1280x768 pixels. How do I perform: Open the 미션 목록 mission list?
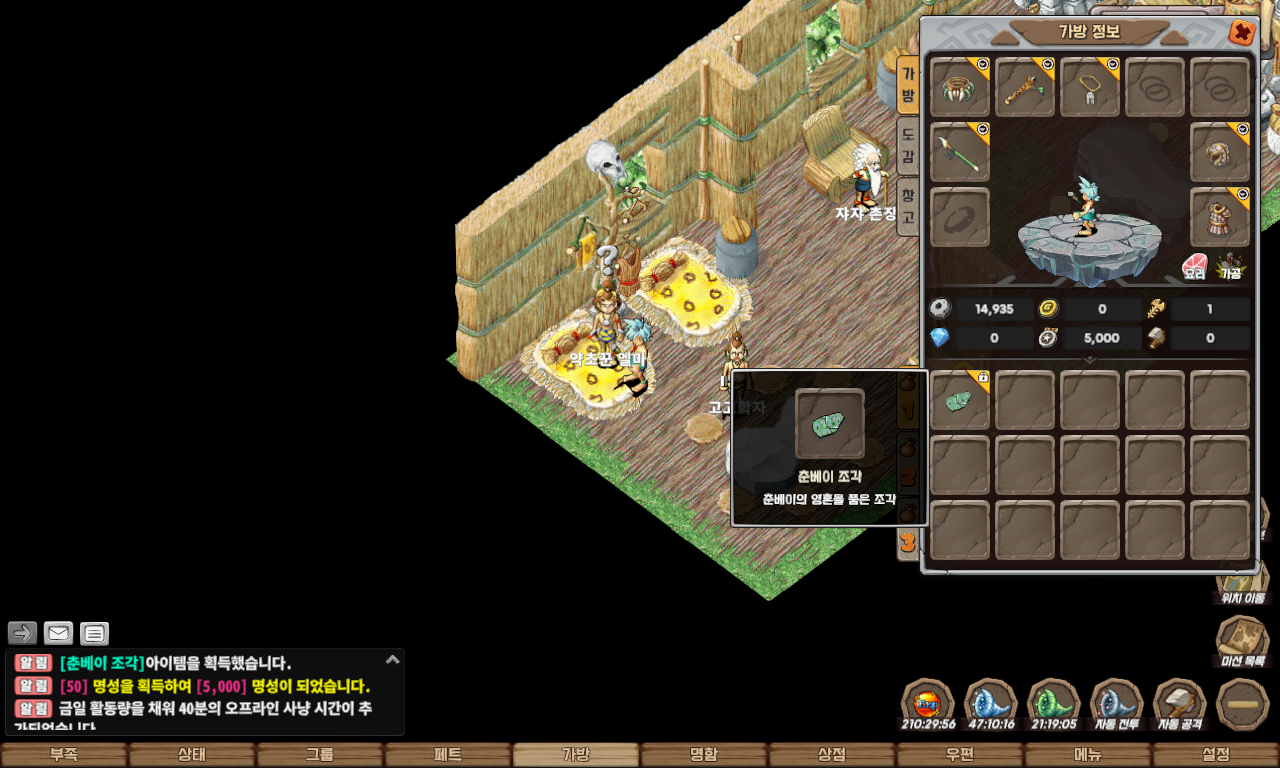[1242, 641]
